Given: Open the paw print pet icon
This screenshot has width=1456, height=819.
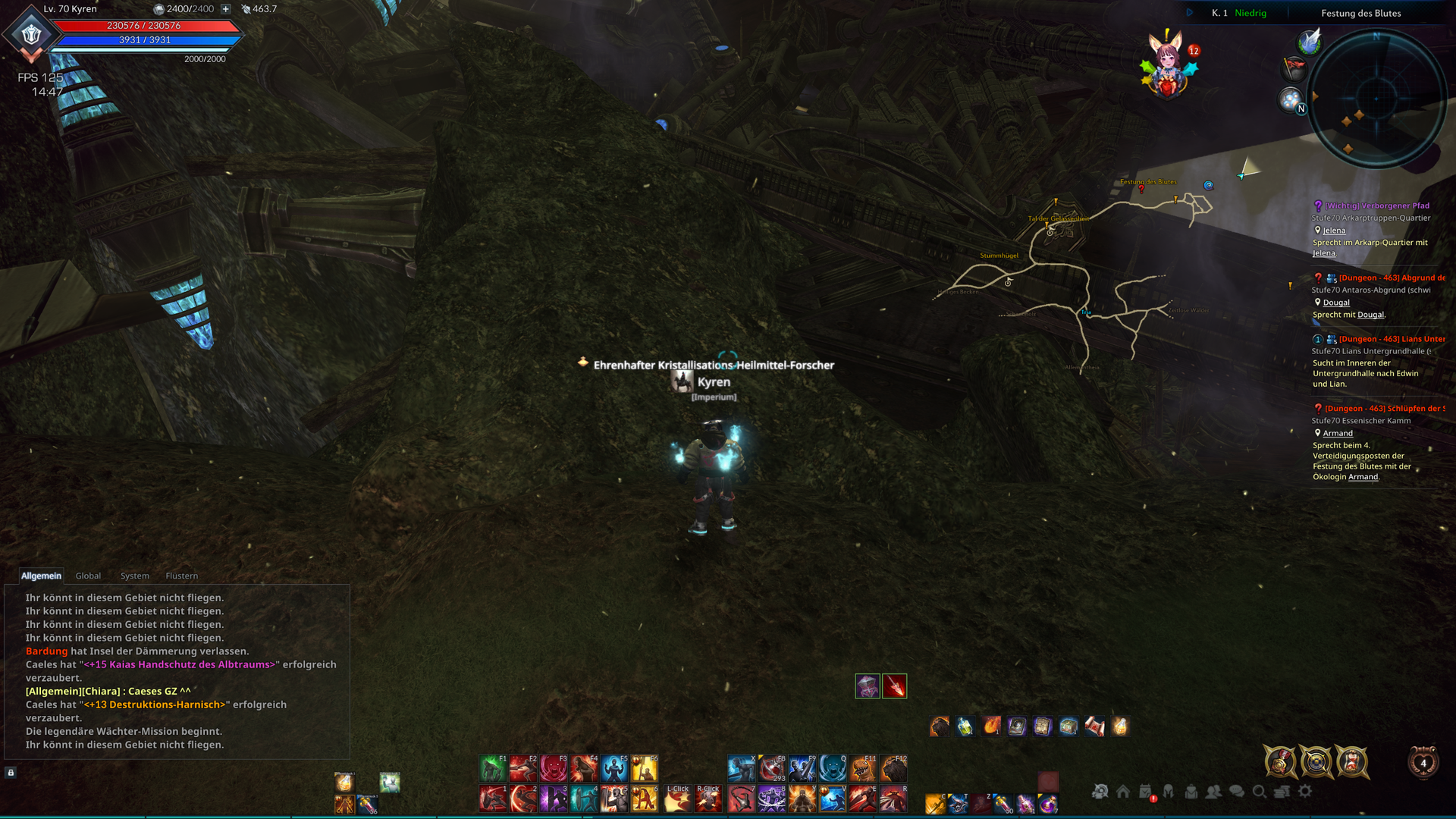Looking at the screenshot, I should [x=1291, y=99].
